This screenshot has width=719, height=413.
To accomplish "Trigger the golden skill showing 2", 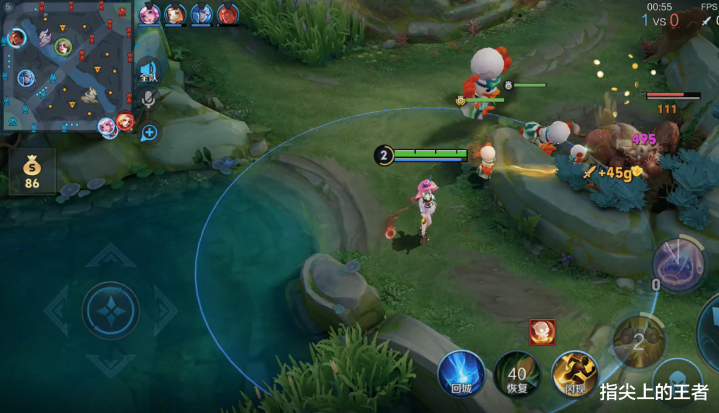I will [637, 338].
